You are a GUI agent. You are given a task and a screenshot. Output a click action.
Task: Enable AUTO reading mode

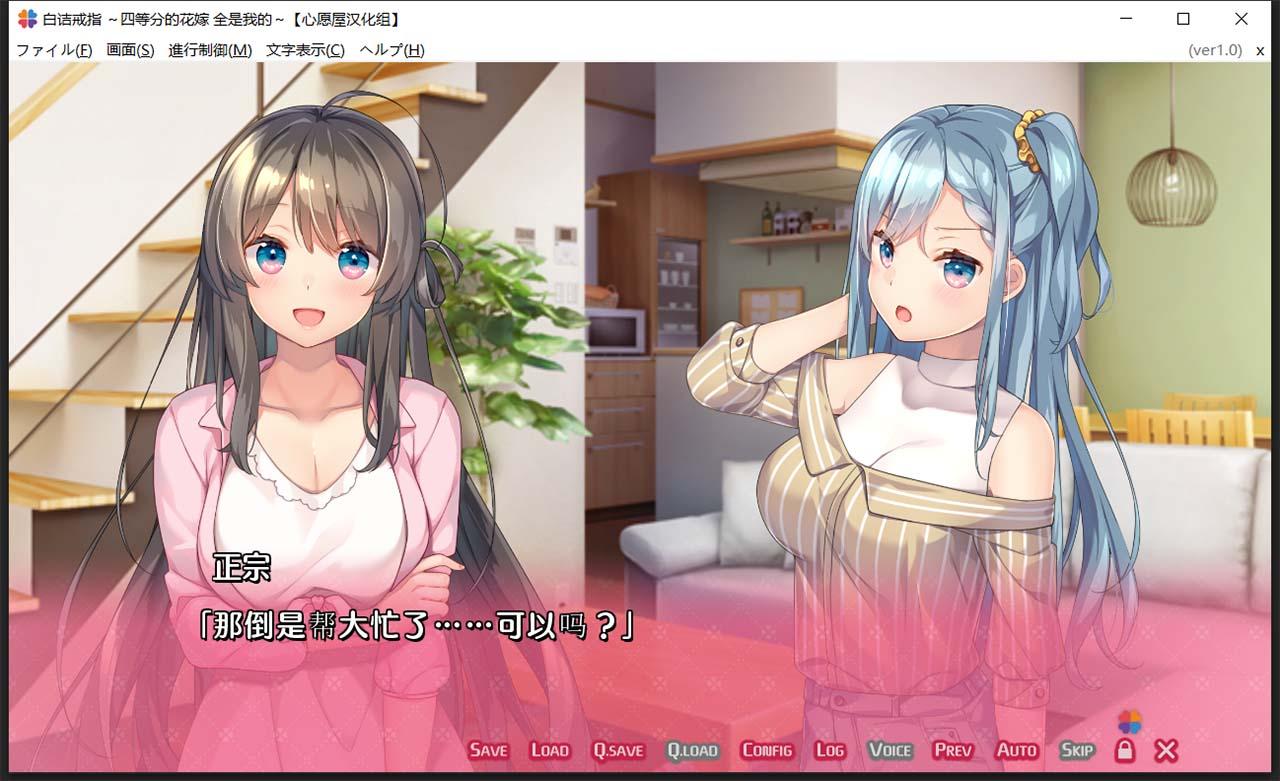[x=1016, y=749]
